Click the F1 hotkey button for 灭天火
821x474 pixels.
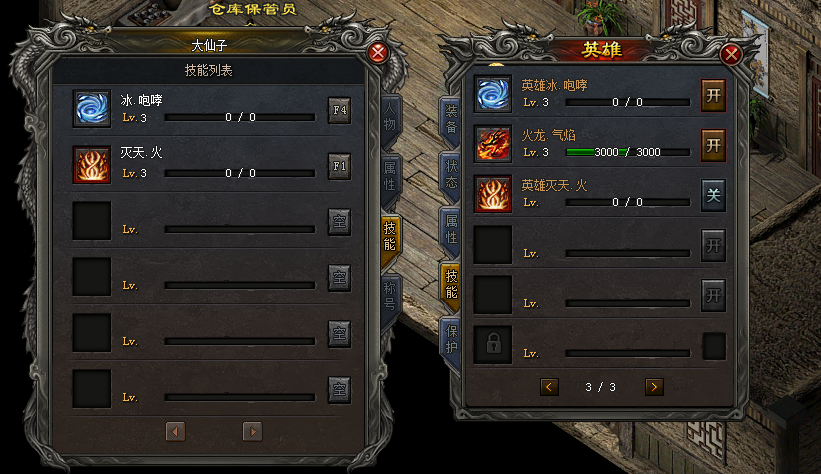pos(339,165)
